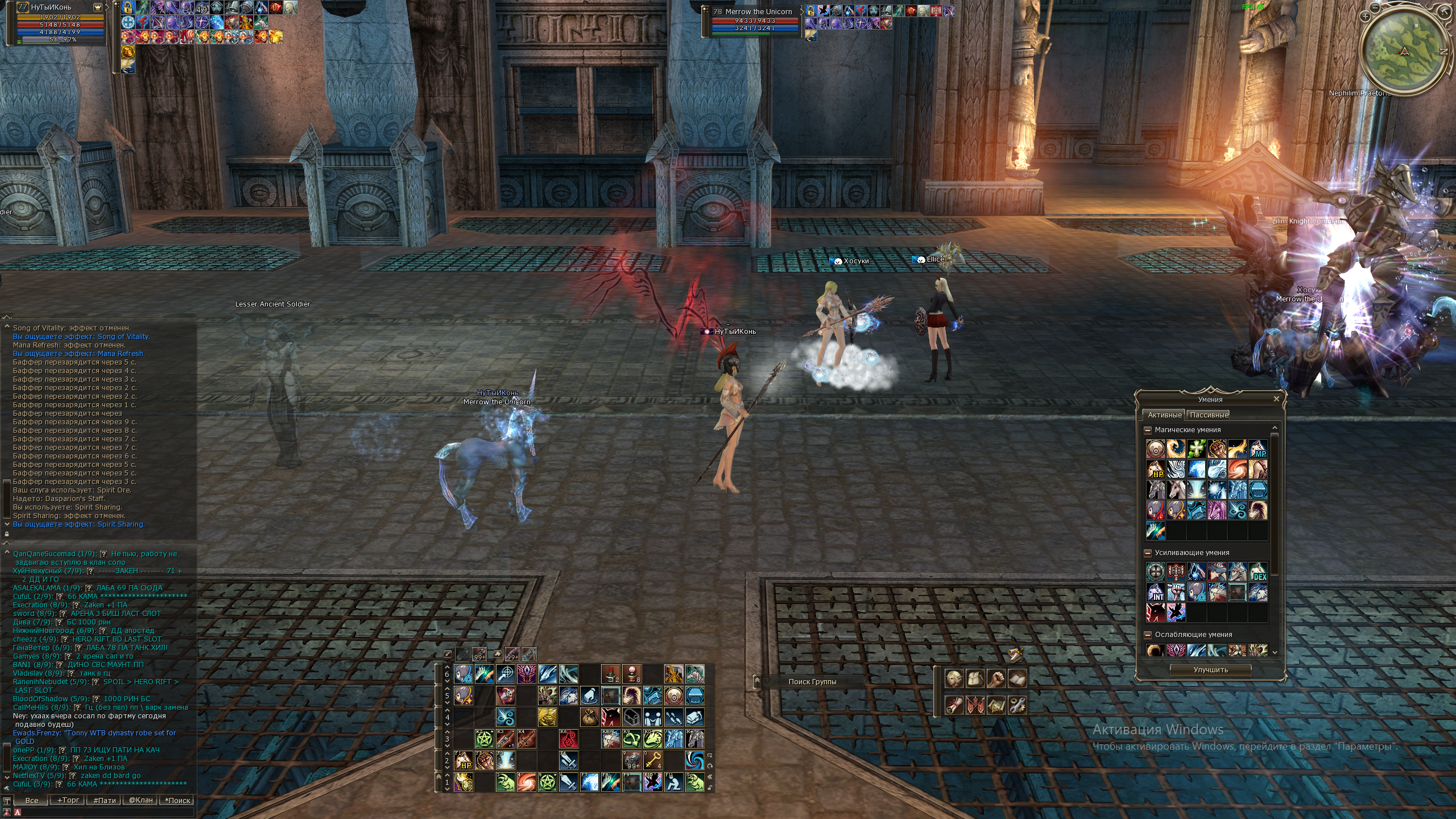
Task: Open the clan banners menu icon
Action: click(x=975, y=706)
